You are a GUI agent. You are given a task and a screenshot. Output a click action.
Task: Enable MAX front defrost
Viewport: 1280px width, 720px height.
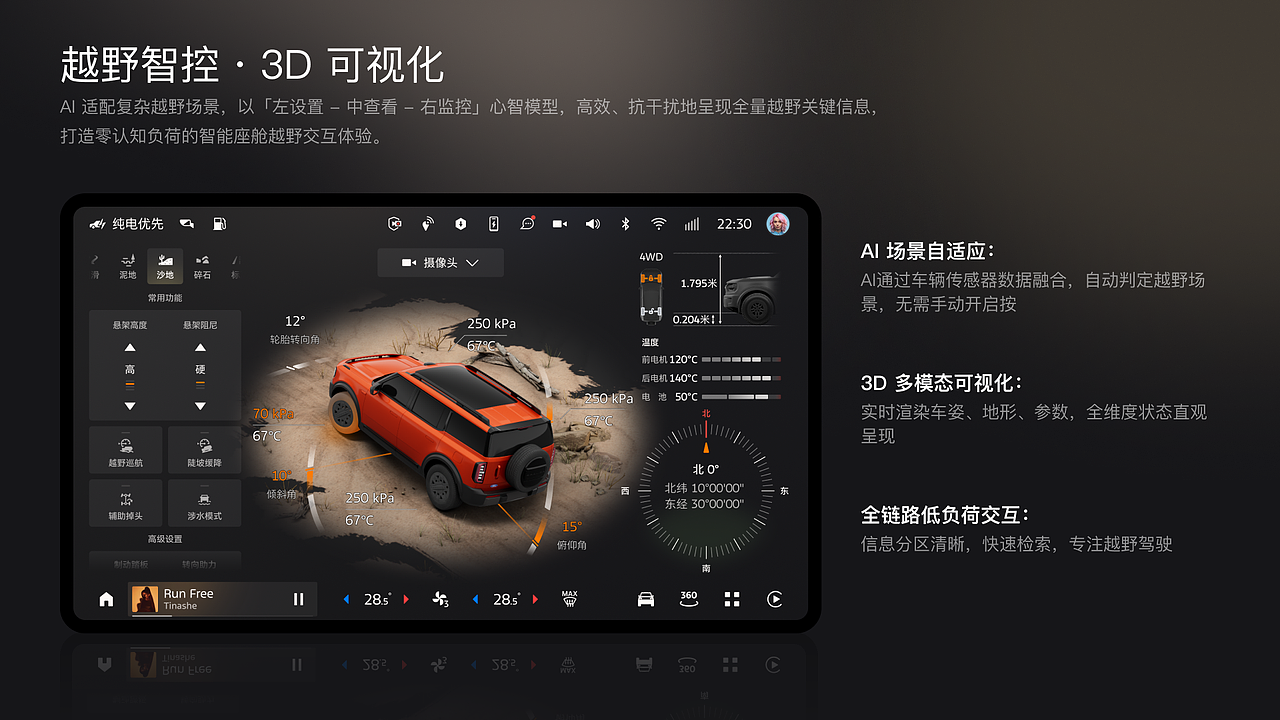[x=568, y=598]
